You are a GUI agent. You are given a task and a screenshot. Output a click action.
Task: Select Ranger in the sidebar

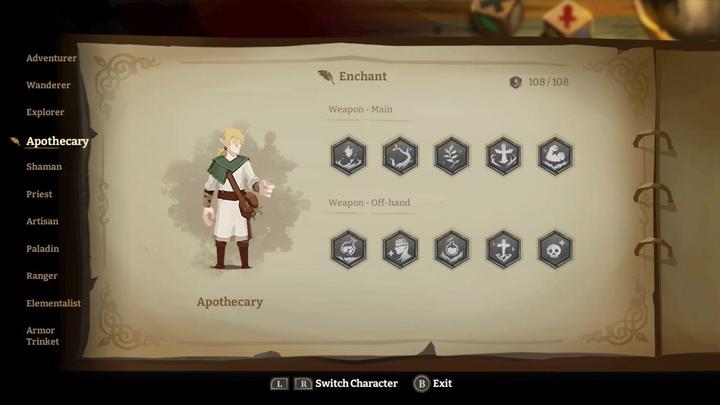pos(42,276)
